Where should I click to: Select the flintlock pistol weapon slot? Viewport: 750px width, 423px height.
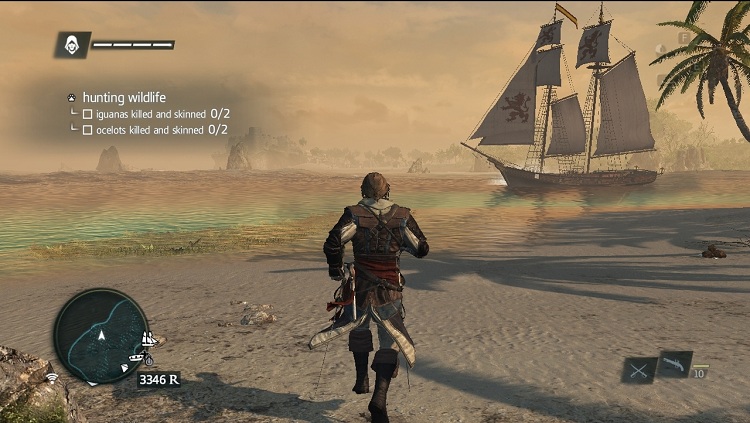coord(675,364)
